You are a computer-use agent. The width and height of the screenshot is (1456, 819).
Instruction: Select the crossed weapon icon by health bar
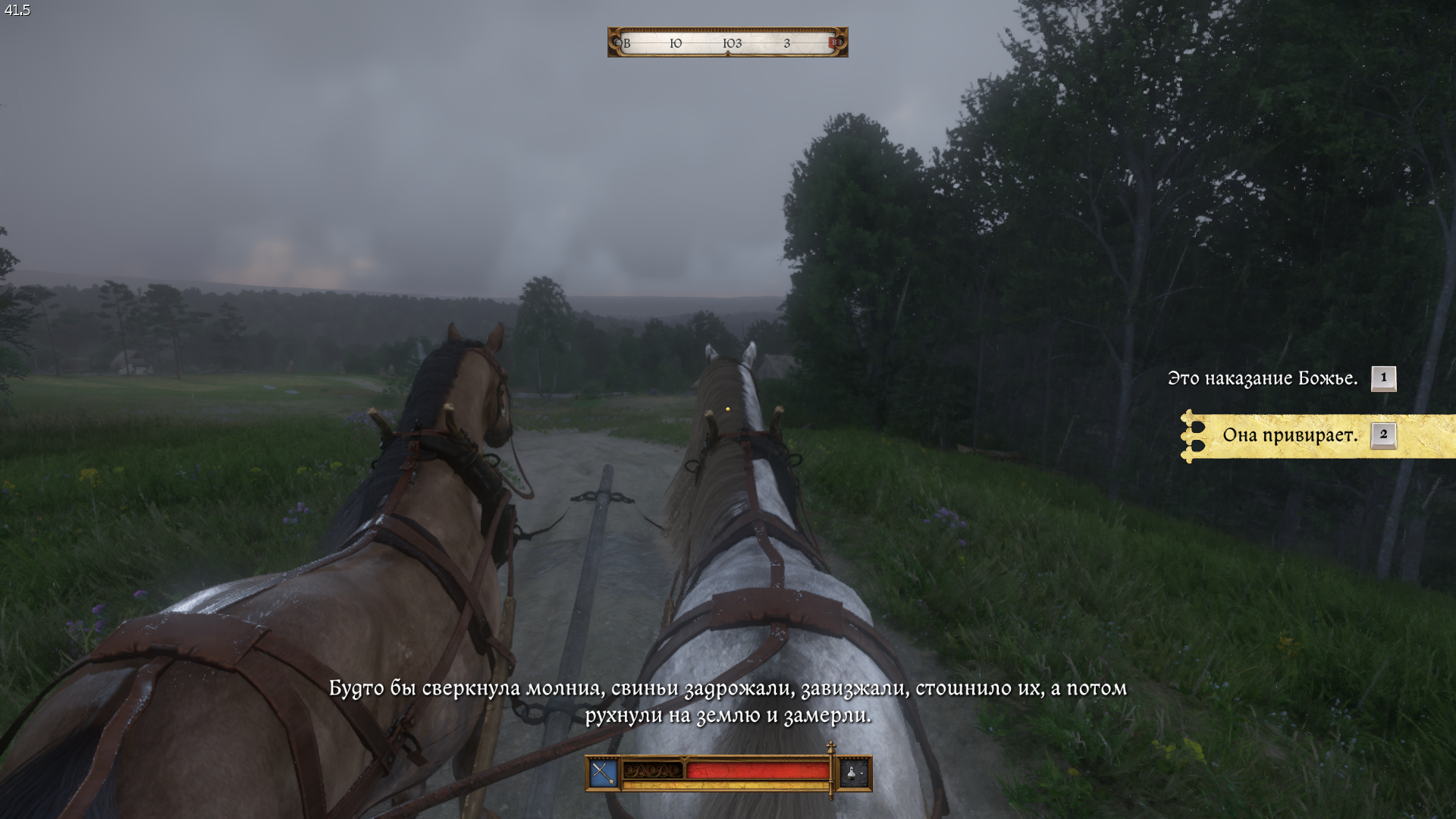point(604,773)
